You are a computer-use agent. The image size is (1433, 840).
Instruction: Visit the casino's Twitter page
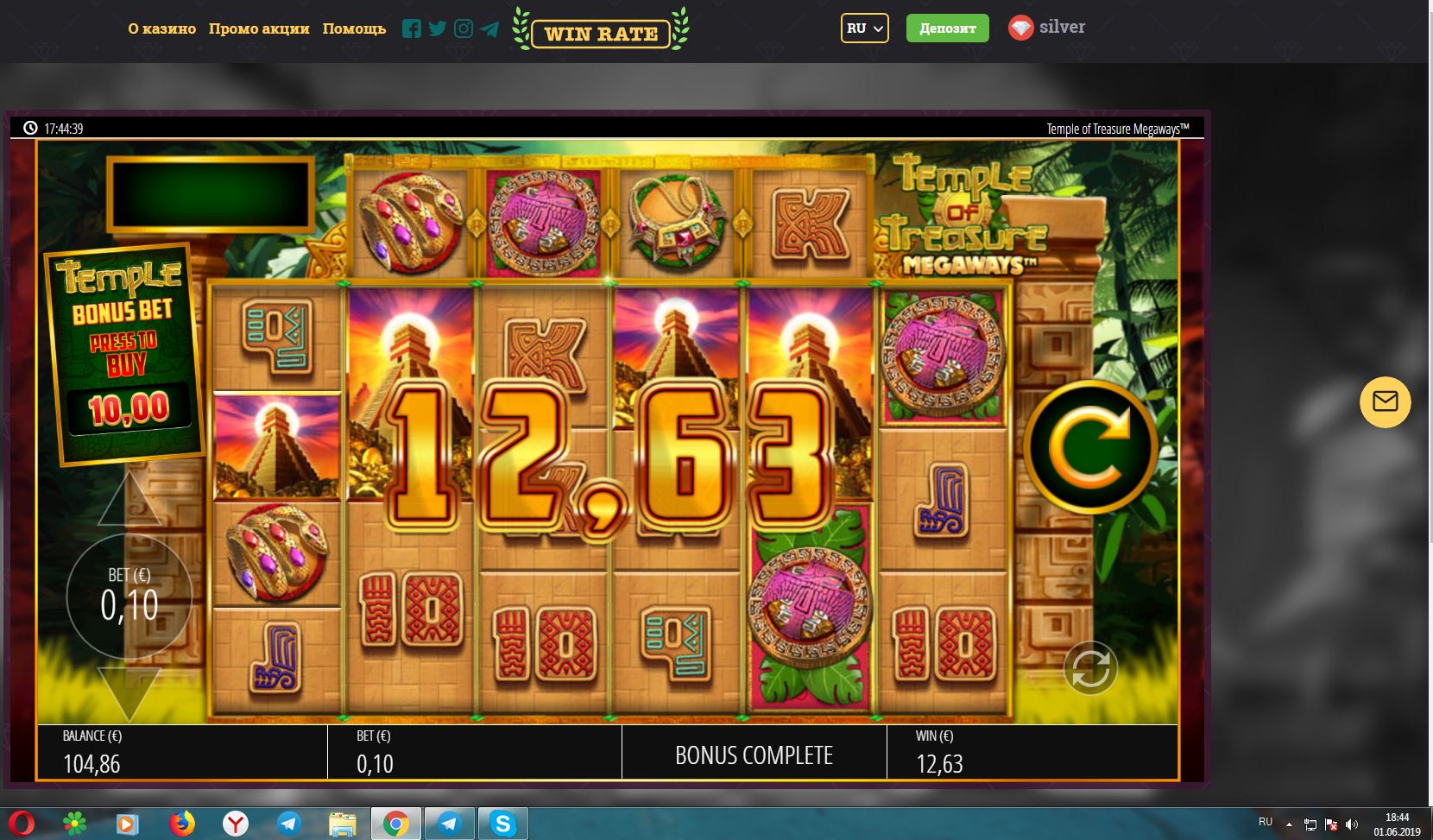tap(438, 28)
